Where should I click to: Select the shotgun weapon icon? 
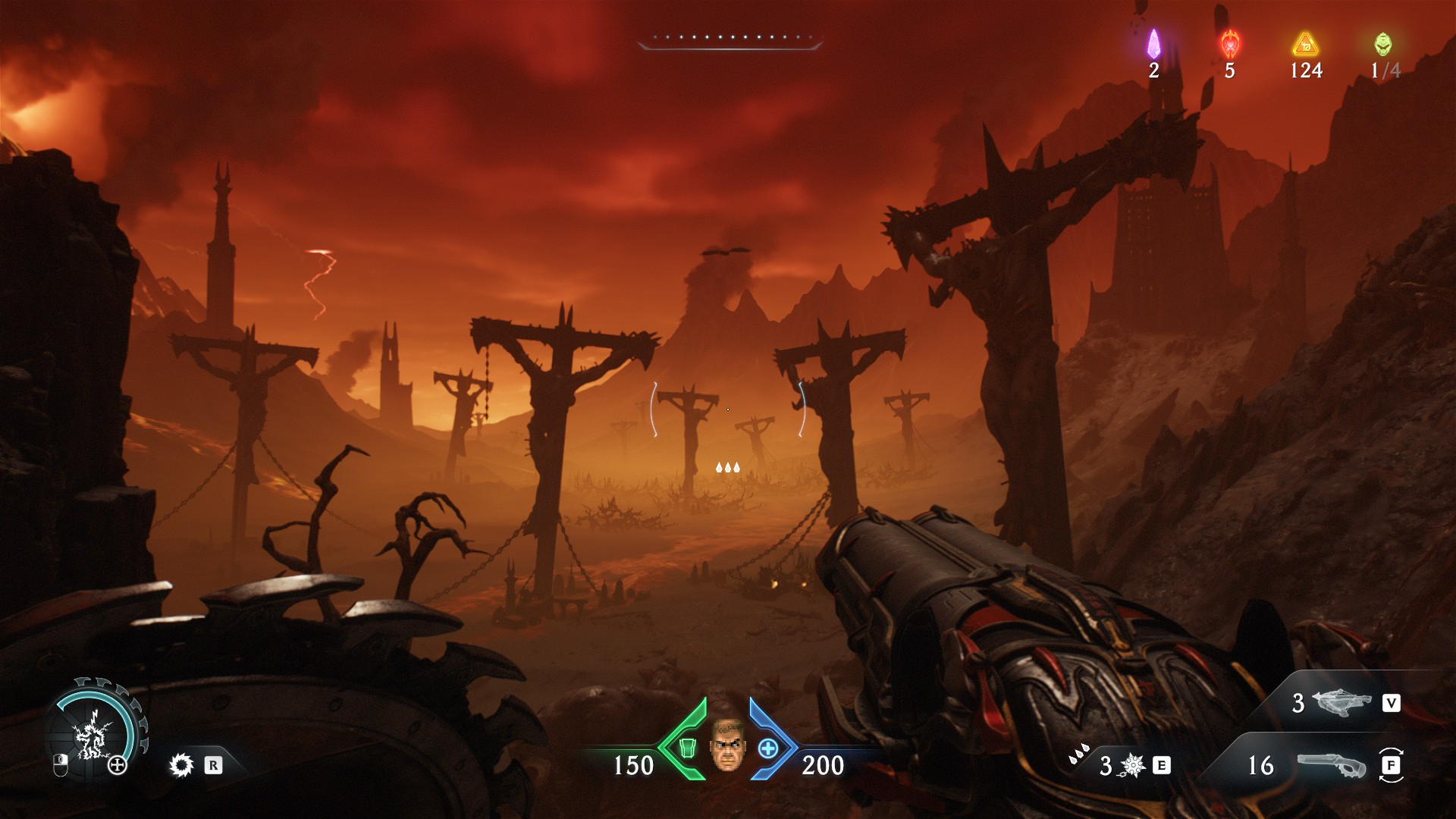[1331, 765]
